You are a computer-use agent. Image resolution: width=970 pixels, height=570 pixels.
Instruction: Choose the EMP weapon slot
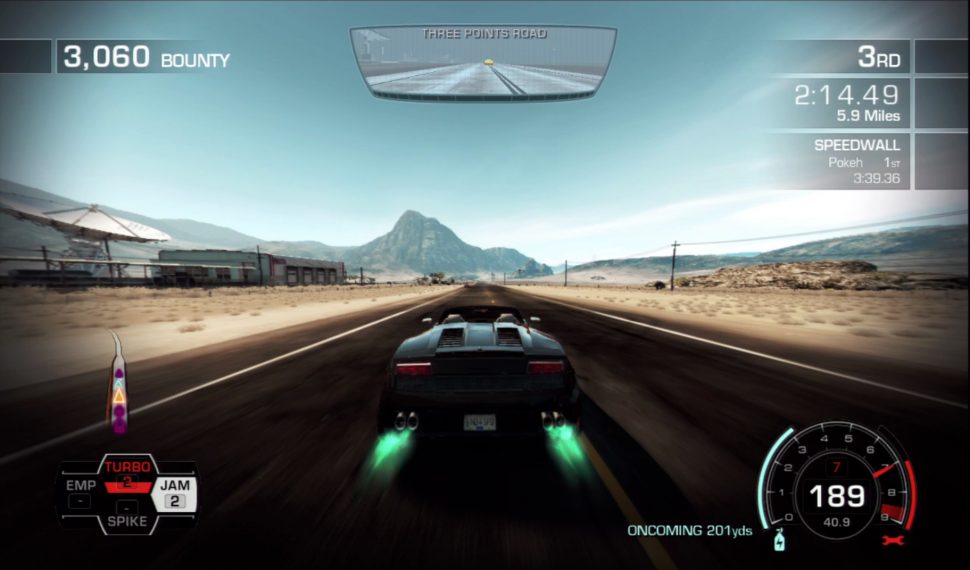pos(80,492)
